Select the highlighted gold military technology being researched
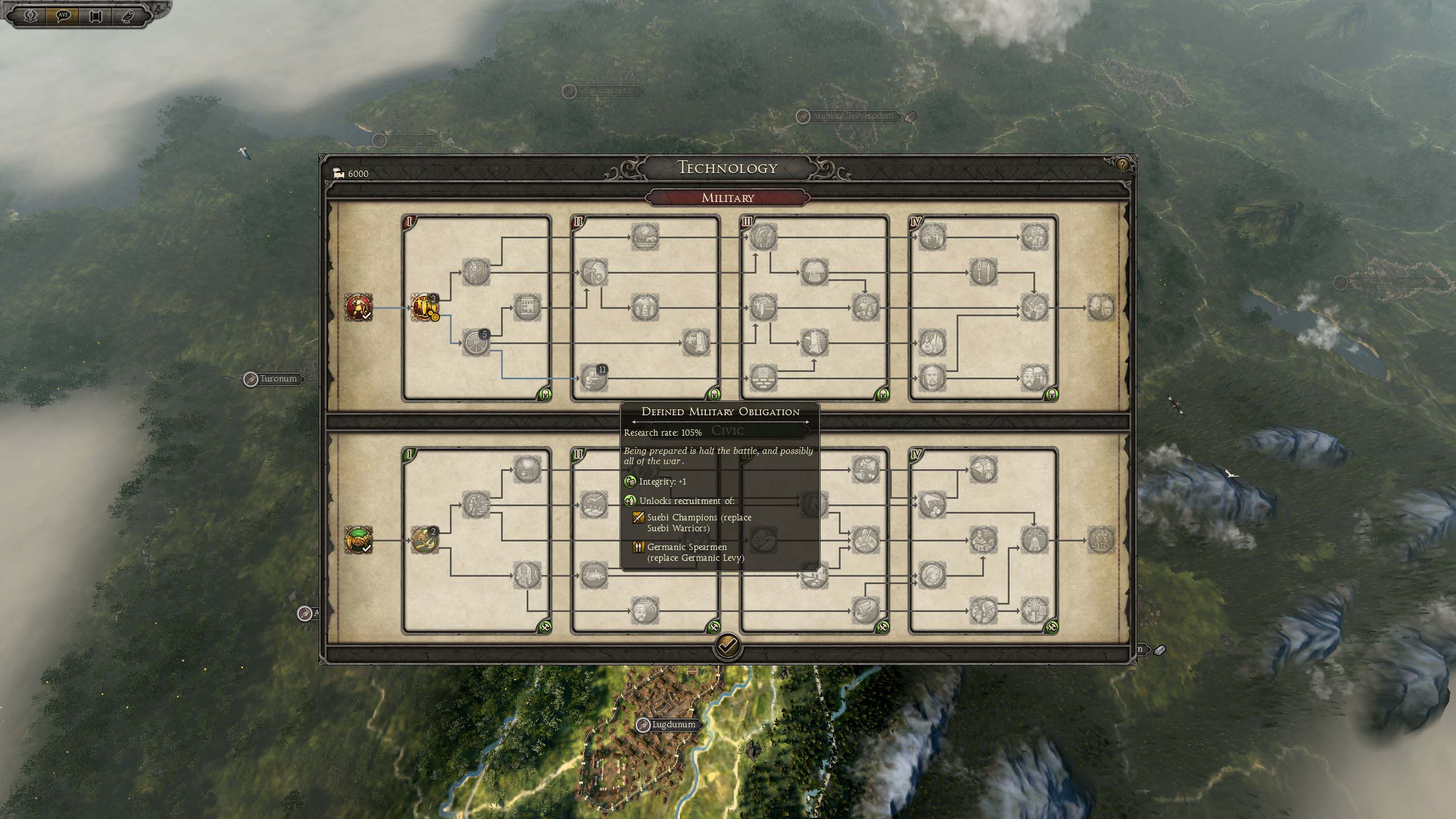This screenshot has width=1456, height=819. coord(425,308)
